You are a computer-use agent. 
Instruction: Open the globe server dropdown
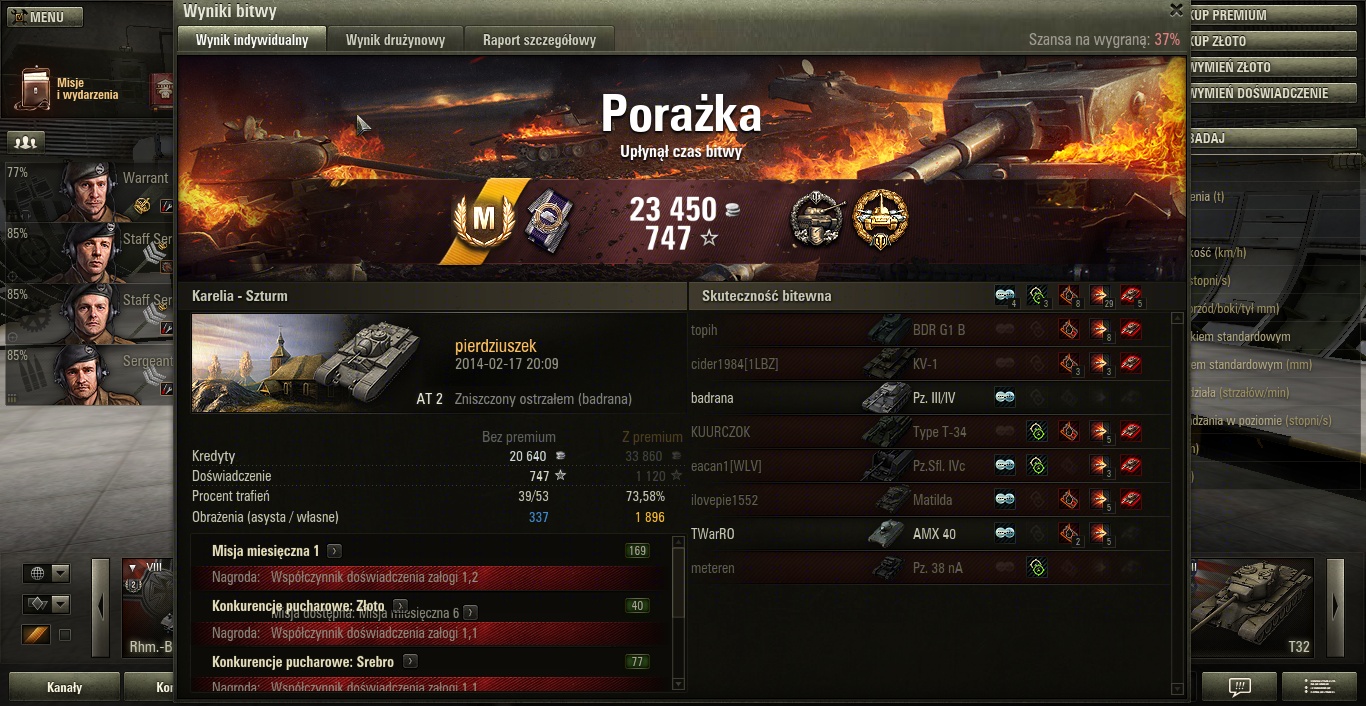(47, 573)
